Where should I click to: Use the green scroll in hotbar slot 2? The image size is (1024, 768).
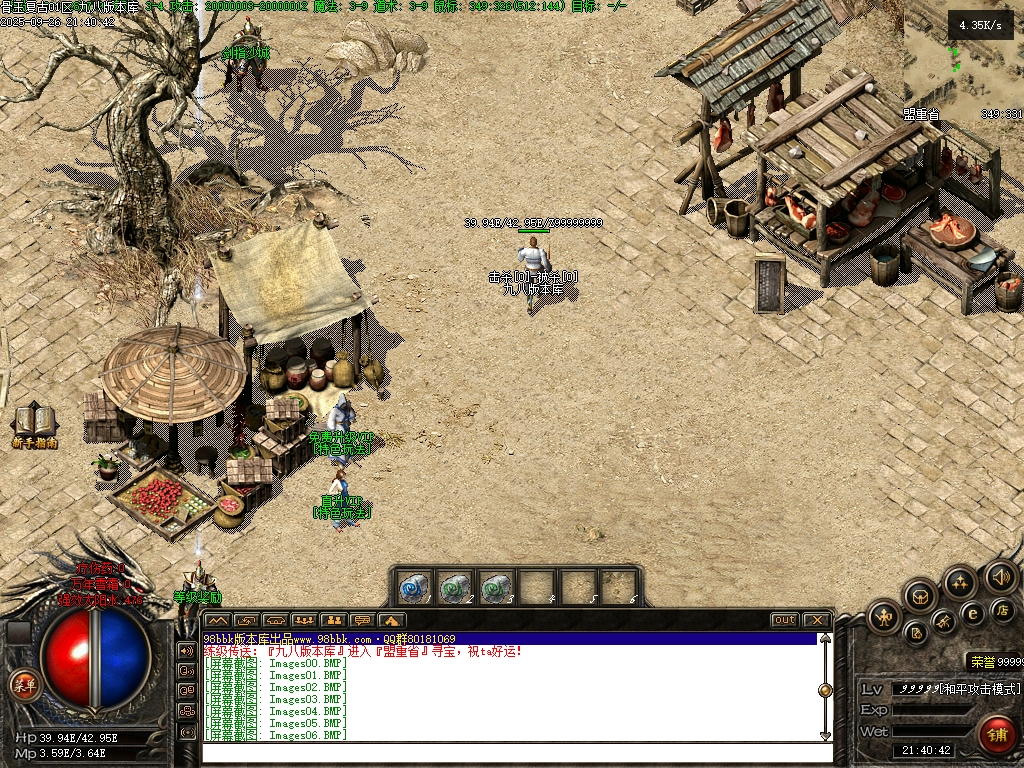454,587
